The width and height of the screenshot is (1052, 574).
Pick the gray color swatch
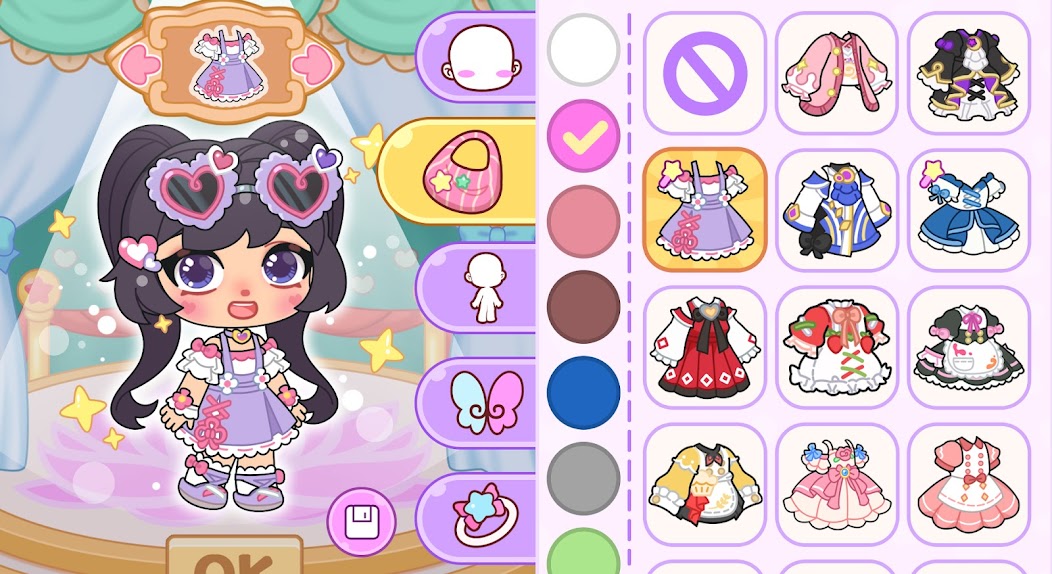(x=584, y=478)
